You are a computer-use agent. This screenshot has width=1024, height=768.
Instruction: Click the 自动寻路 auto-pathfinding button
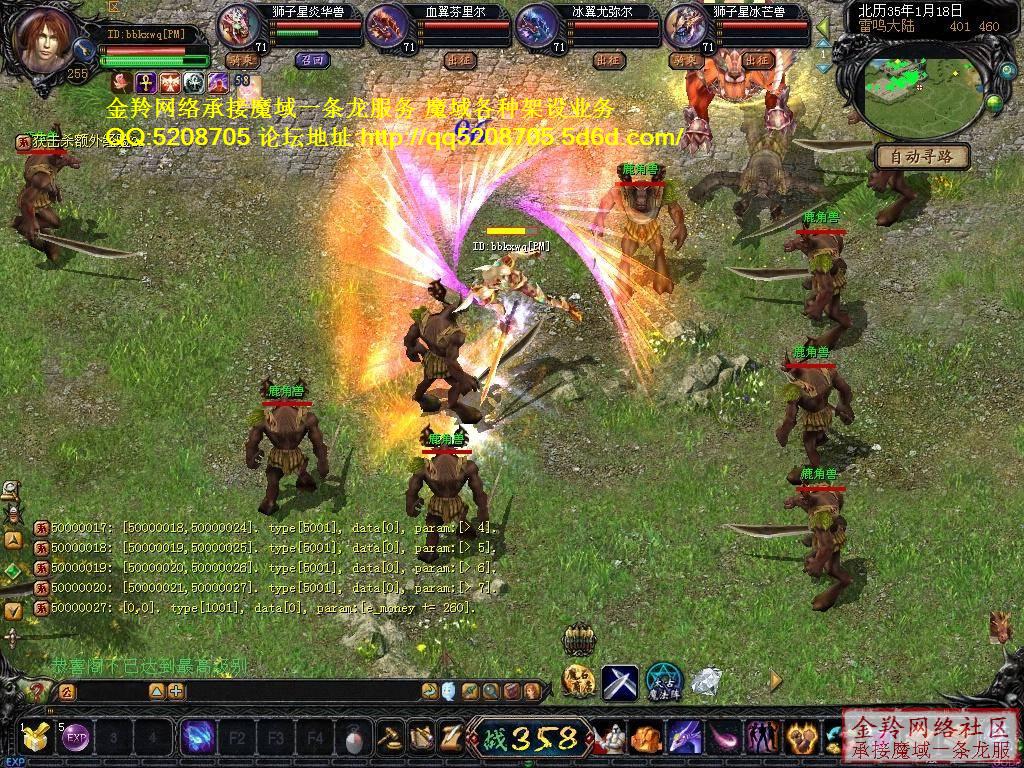(x=921, y=156)
